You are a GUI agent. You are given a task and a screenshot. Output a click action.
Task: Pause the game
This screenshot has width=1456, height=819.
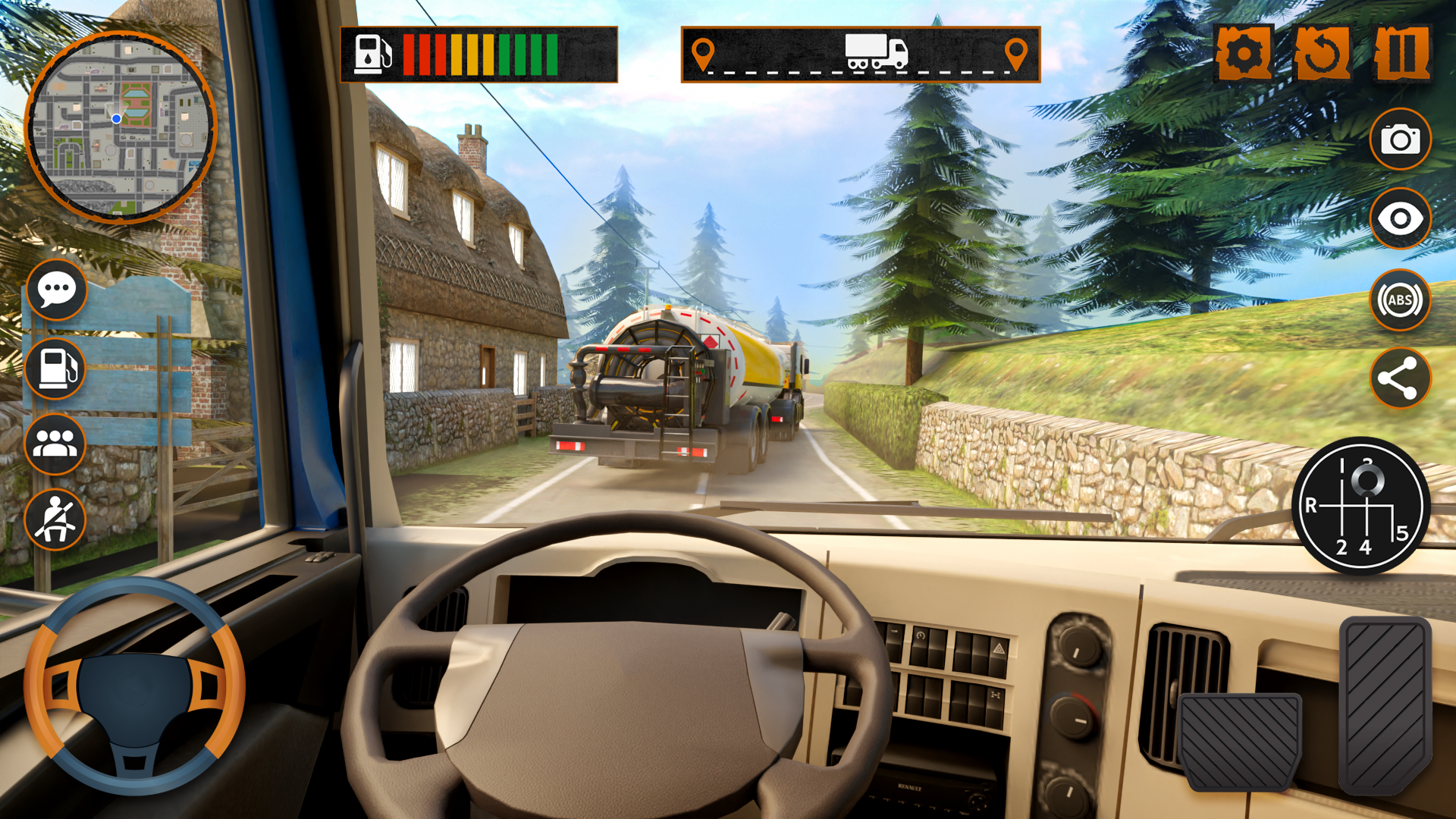coord(1401,53)
